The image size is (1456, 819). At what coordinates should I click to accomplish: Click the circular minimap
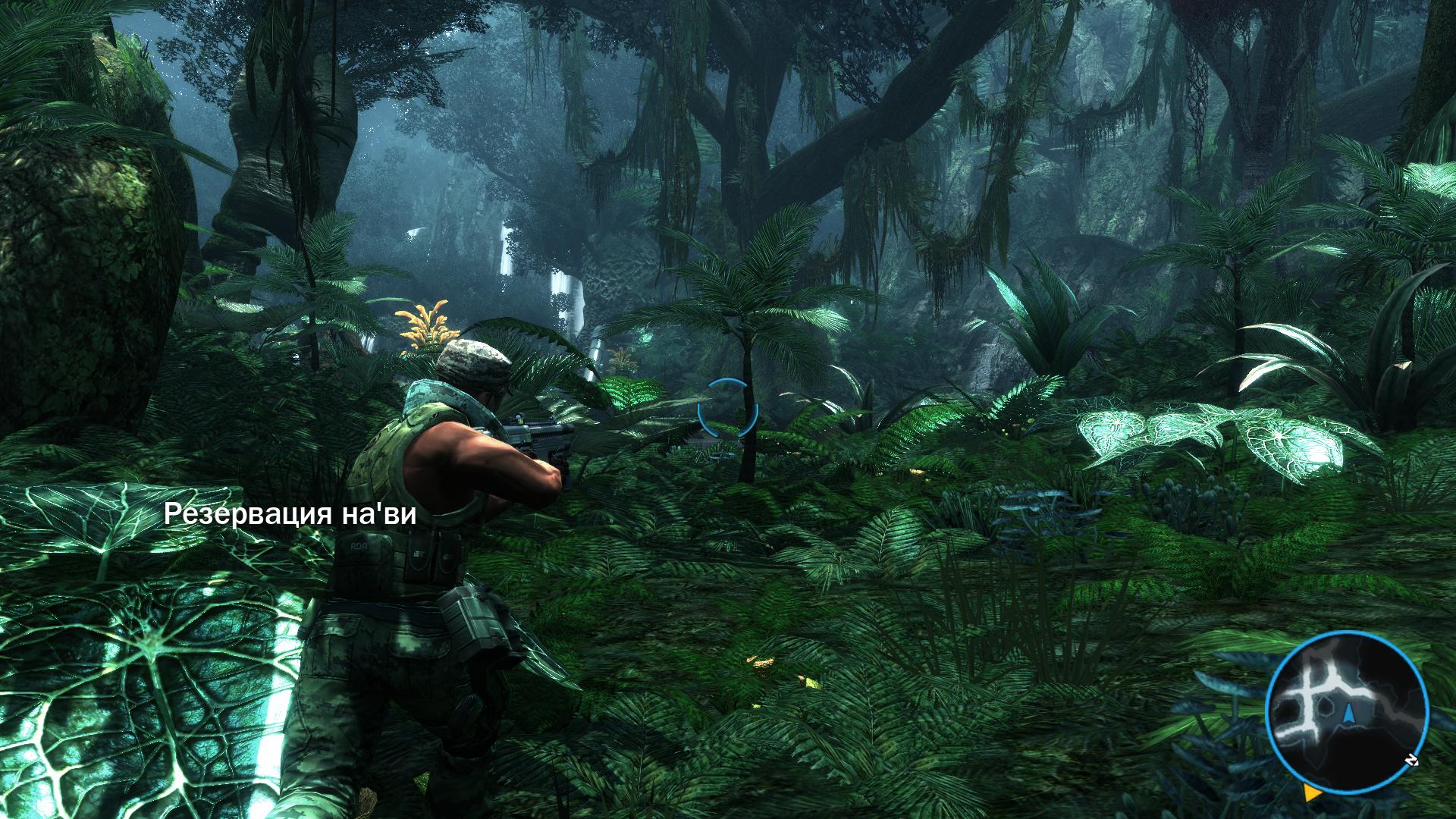point(1347,712)
